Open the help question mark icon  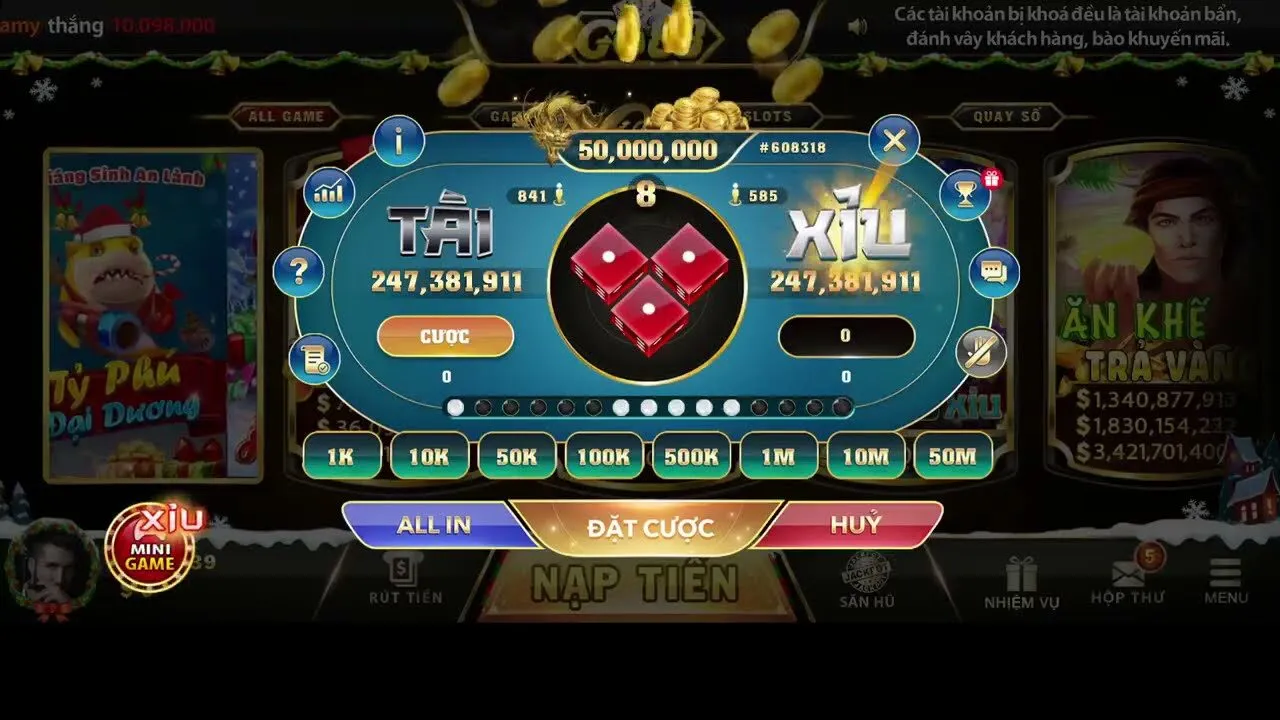(x=300, y=270)
